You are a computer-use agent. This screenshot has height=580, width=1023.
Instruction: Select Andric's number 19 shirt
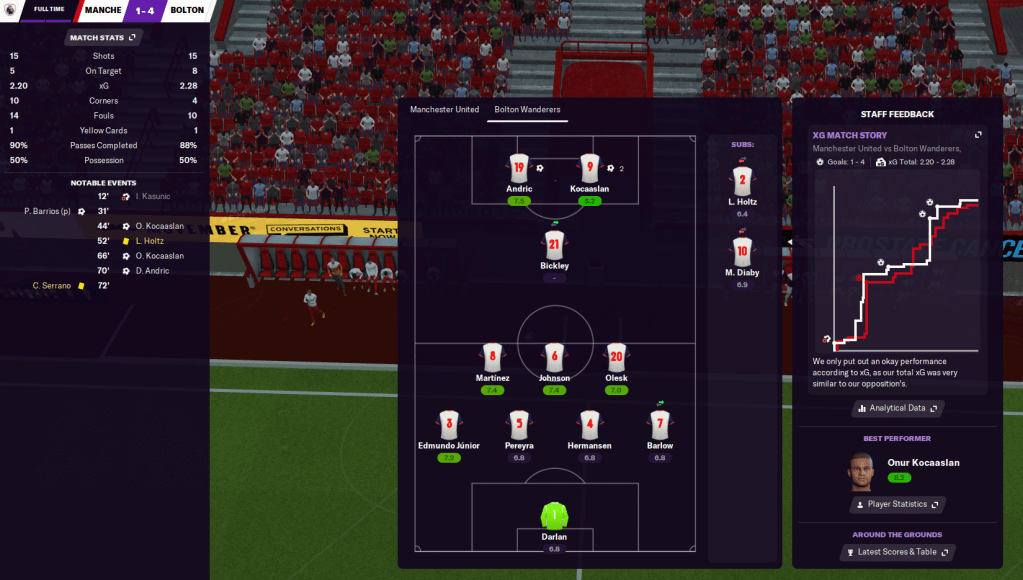518,167
